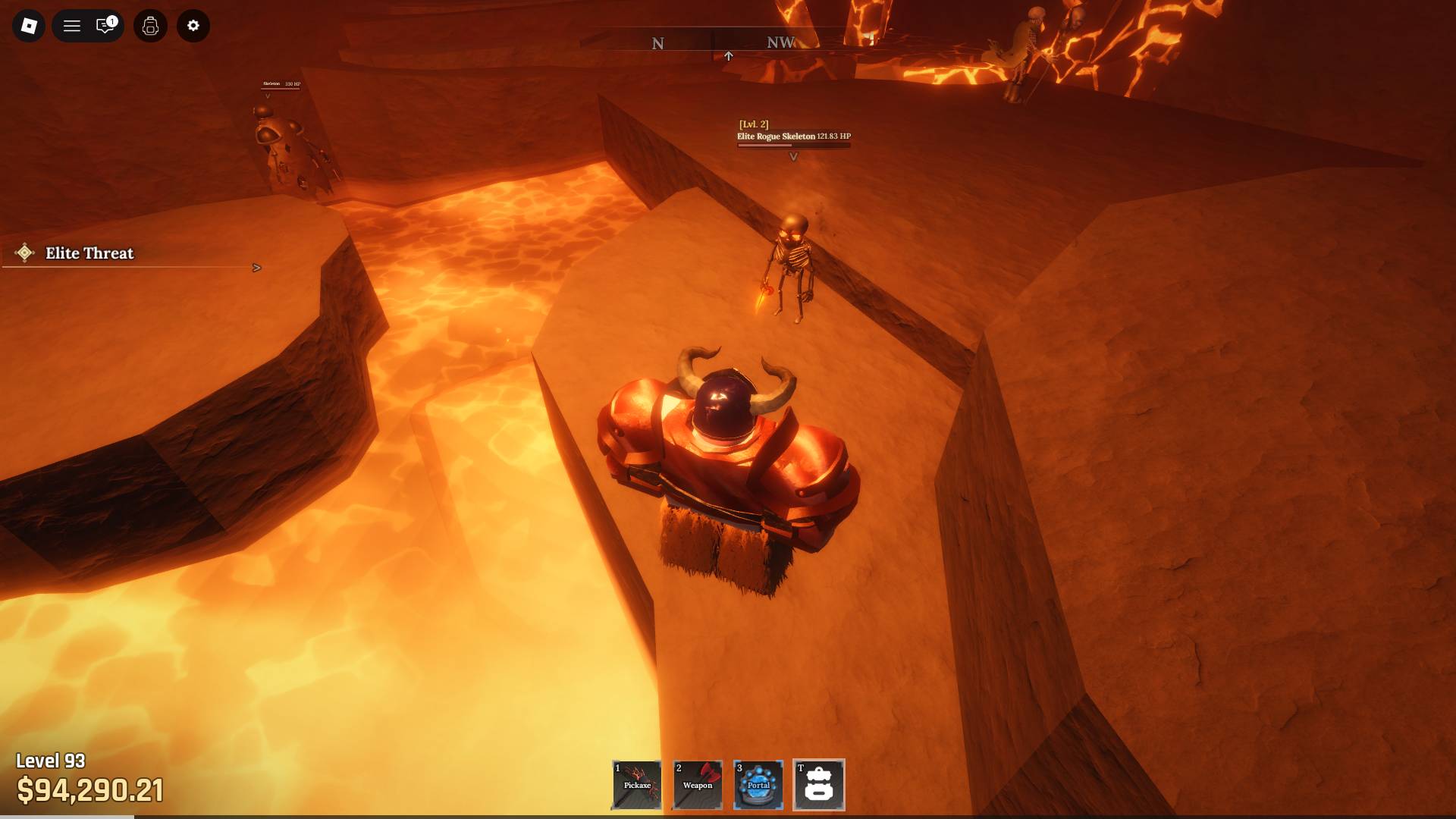Open the chat with unread notification

click(x=105, y=26)
